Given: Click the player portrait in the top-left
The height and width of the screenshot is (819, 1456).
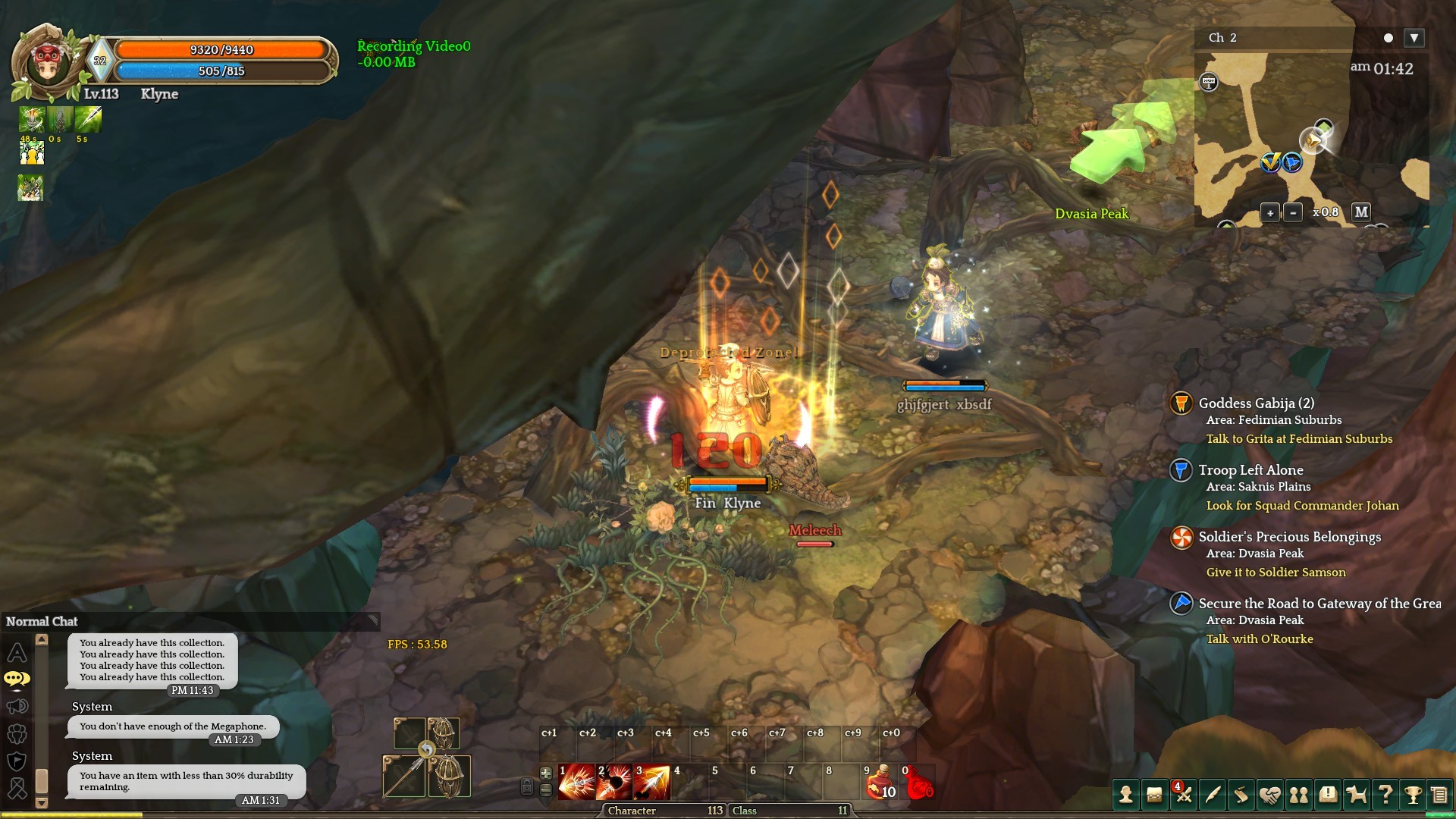Looking at the screenshot, I should (x=48, y=64).
